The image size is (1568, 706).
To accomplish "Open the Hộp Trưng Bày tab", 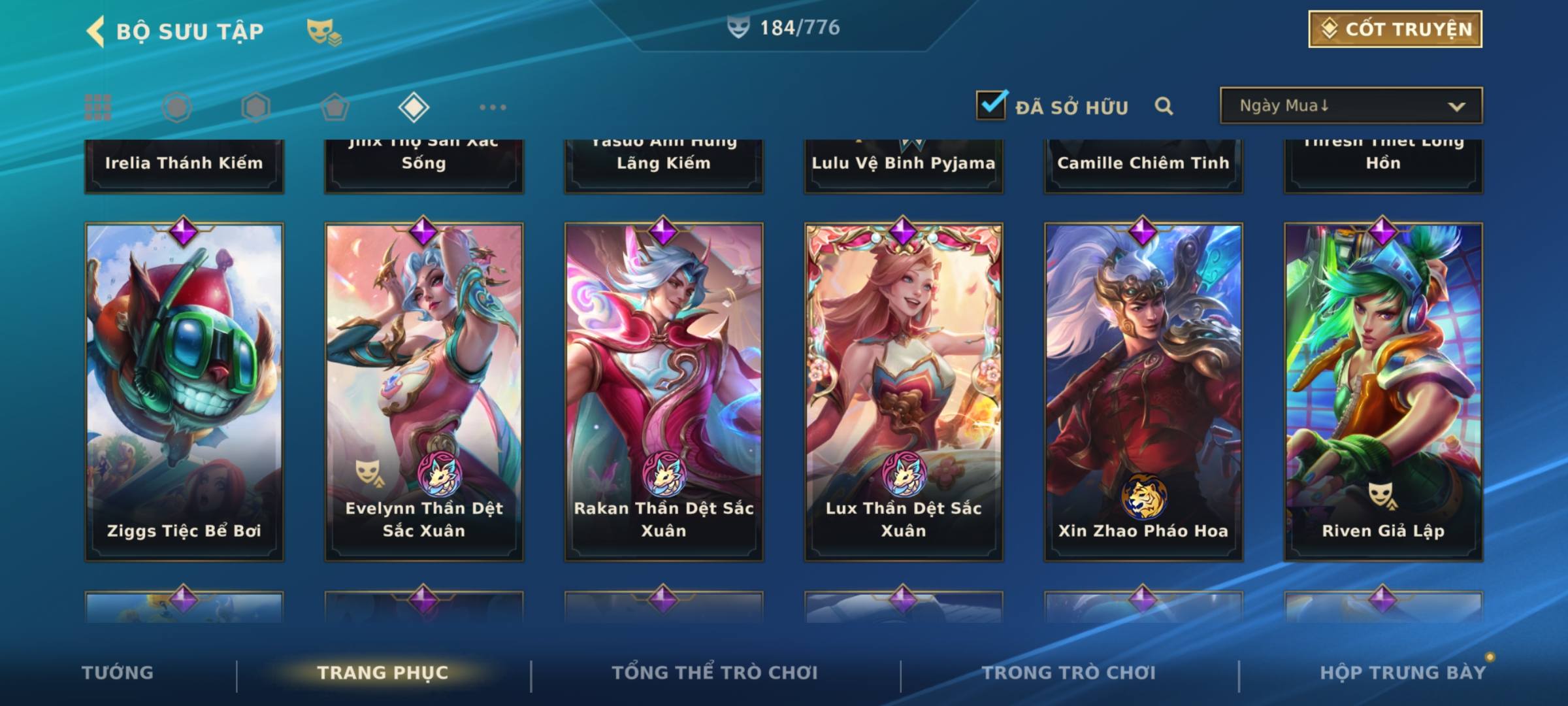I will (x=1403, y=673).
